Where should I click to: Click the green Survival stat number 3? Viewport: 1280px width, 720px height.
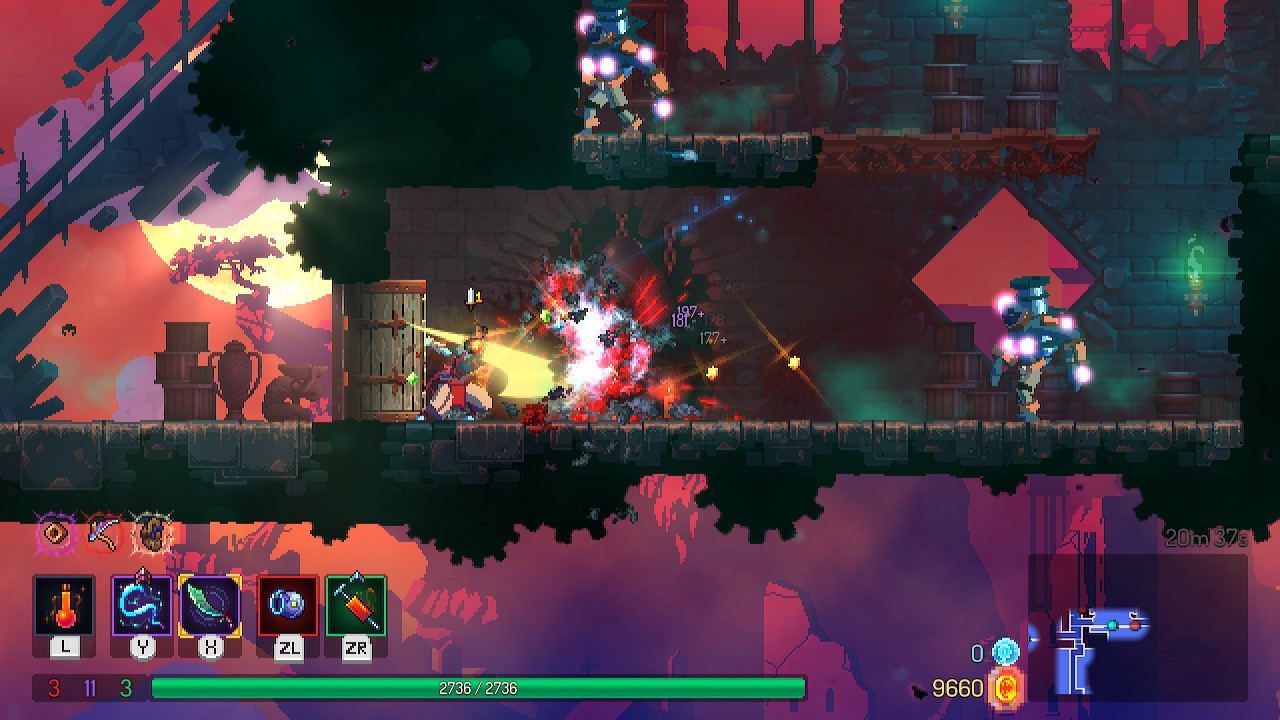(x=125, y=686)
